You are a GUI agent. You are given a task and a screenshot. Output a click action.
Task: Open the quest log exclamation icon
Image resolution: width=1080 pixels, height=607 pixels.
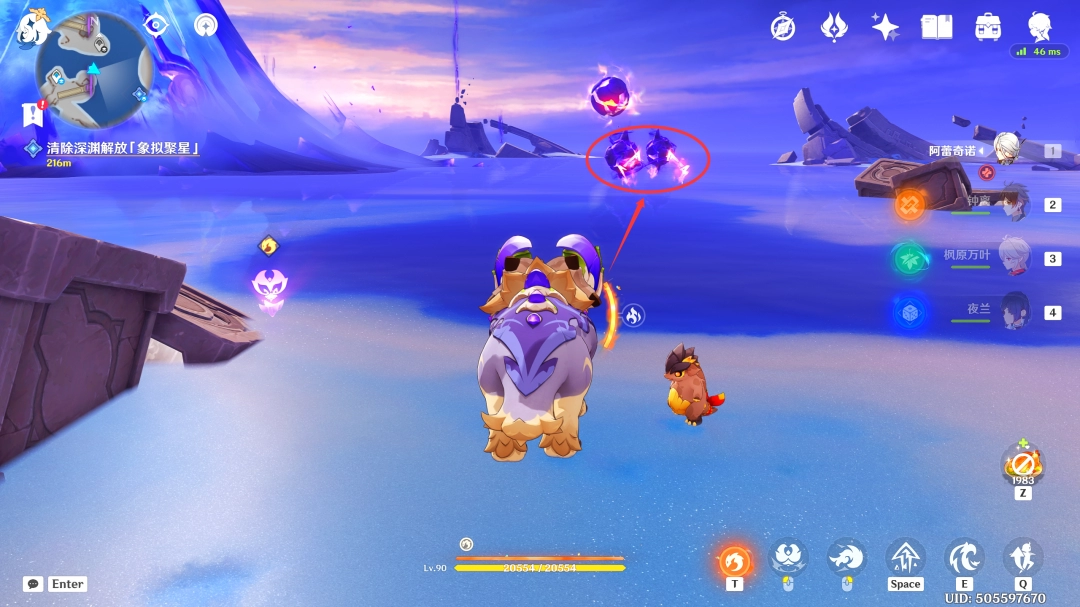(33, 113)
